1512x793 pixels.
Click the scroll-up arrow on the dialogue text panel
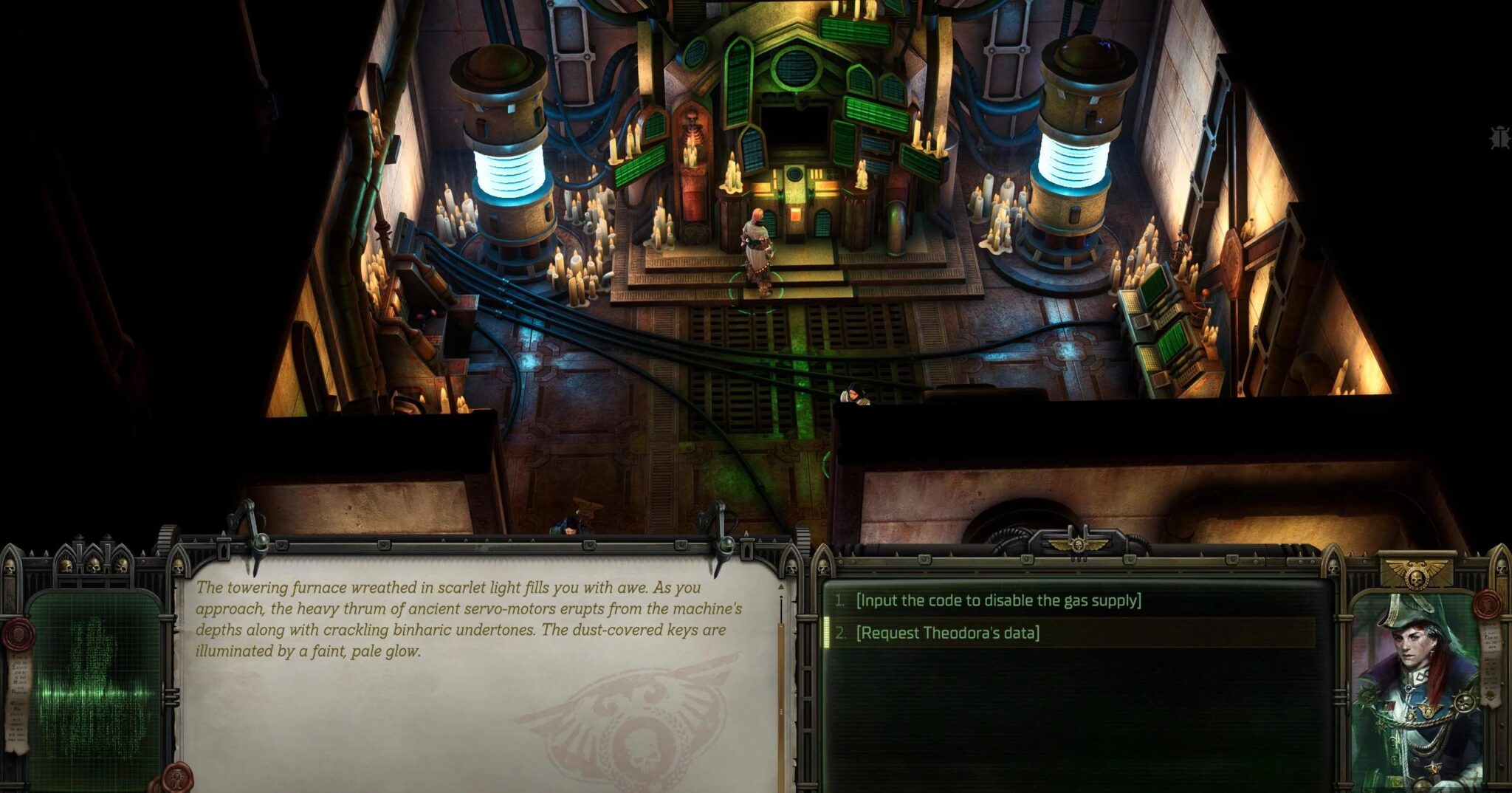(x=781, y=586)
